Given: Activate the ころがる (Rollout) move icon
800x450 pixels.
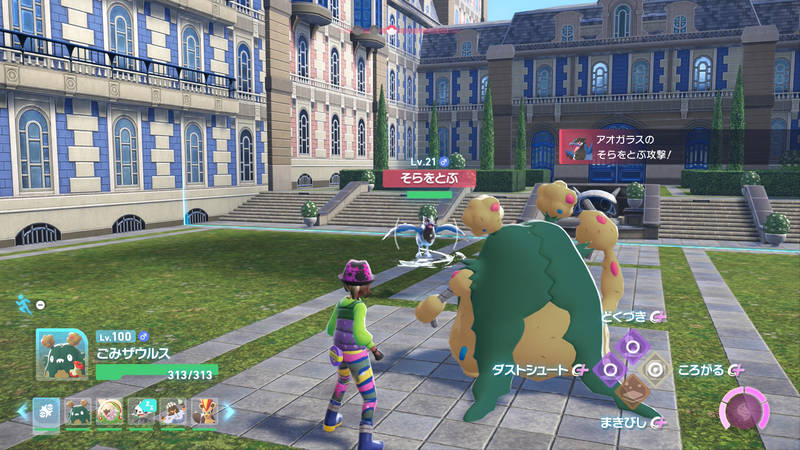Looking at the screenshot, I should (x=656, y=369).
